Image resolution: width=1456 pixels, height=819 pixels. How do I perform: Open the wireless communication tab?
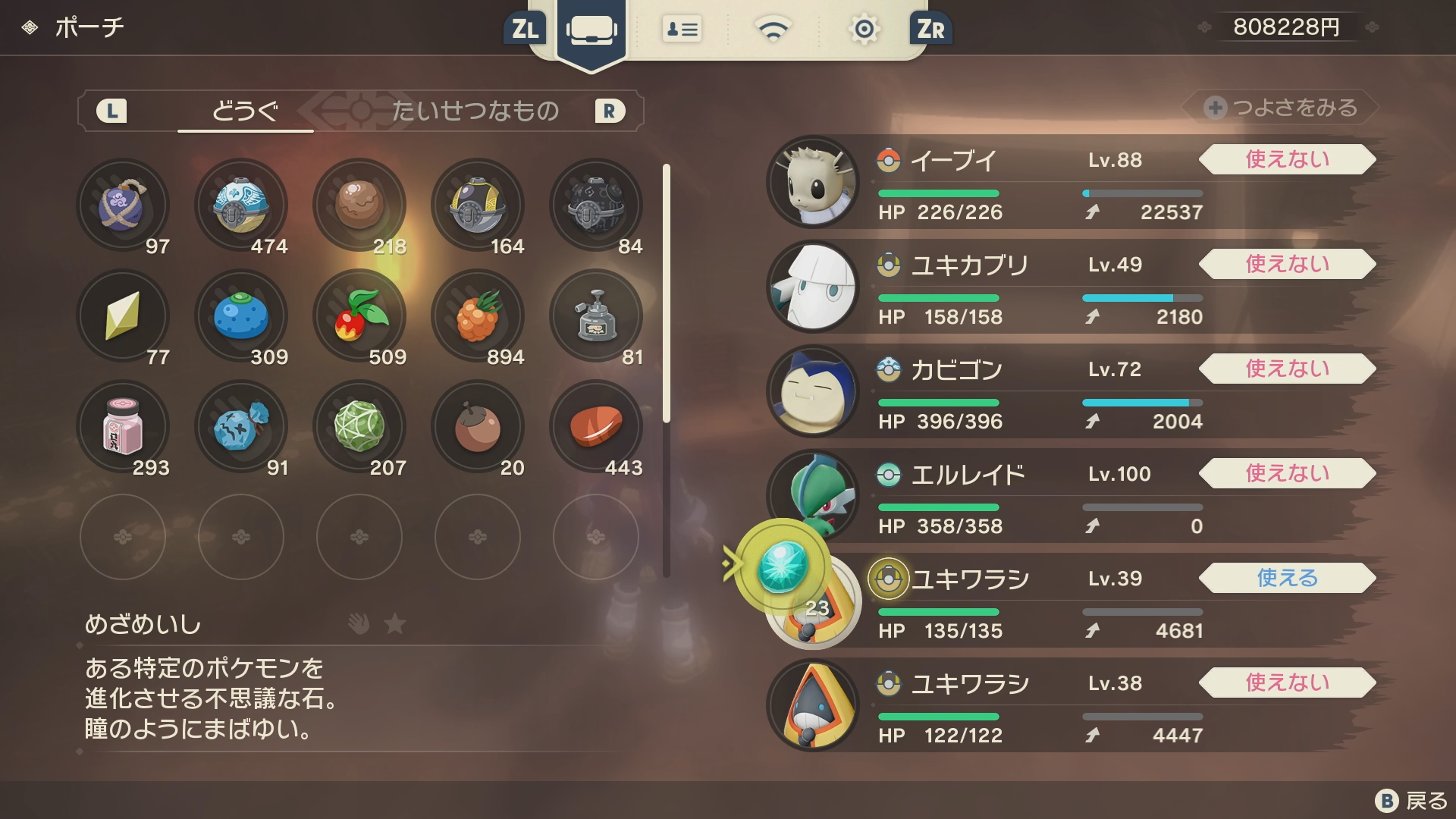(x=773, y=30)
